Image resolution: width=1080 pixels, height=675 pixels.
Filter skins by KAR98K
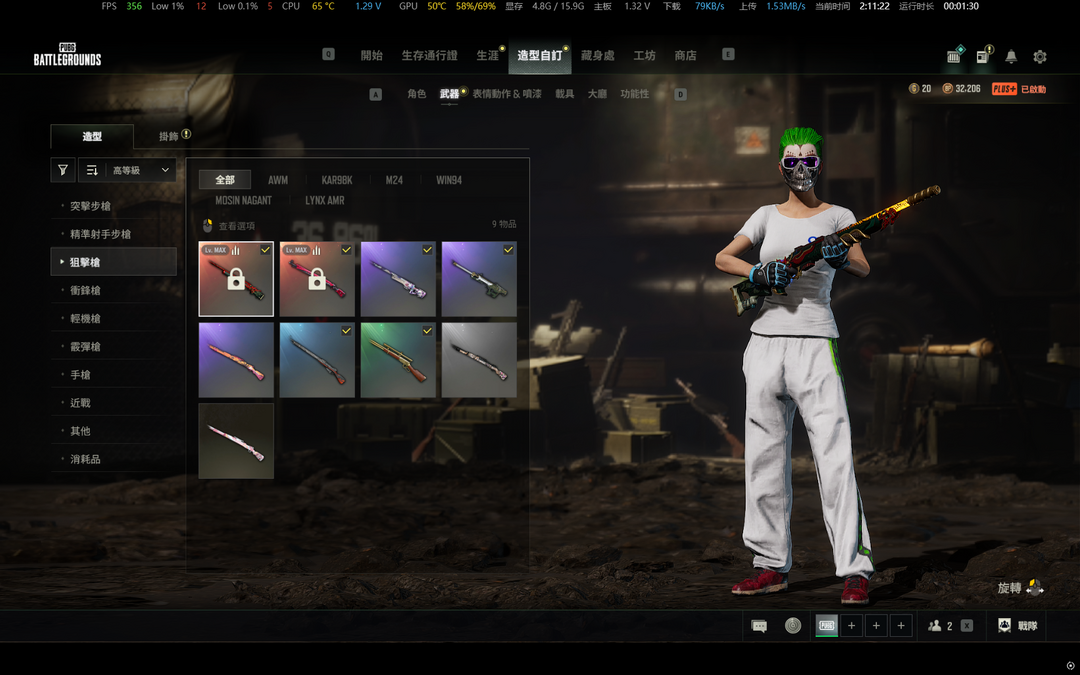pyautogui.click(x=337, y=181)
